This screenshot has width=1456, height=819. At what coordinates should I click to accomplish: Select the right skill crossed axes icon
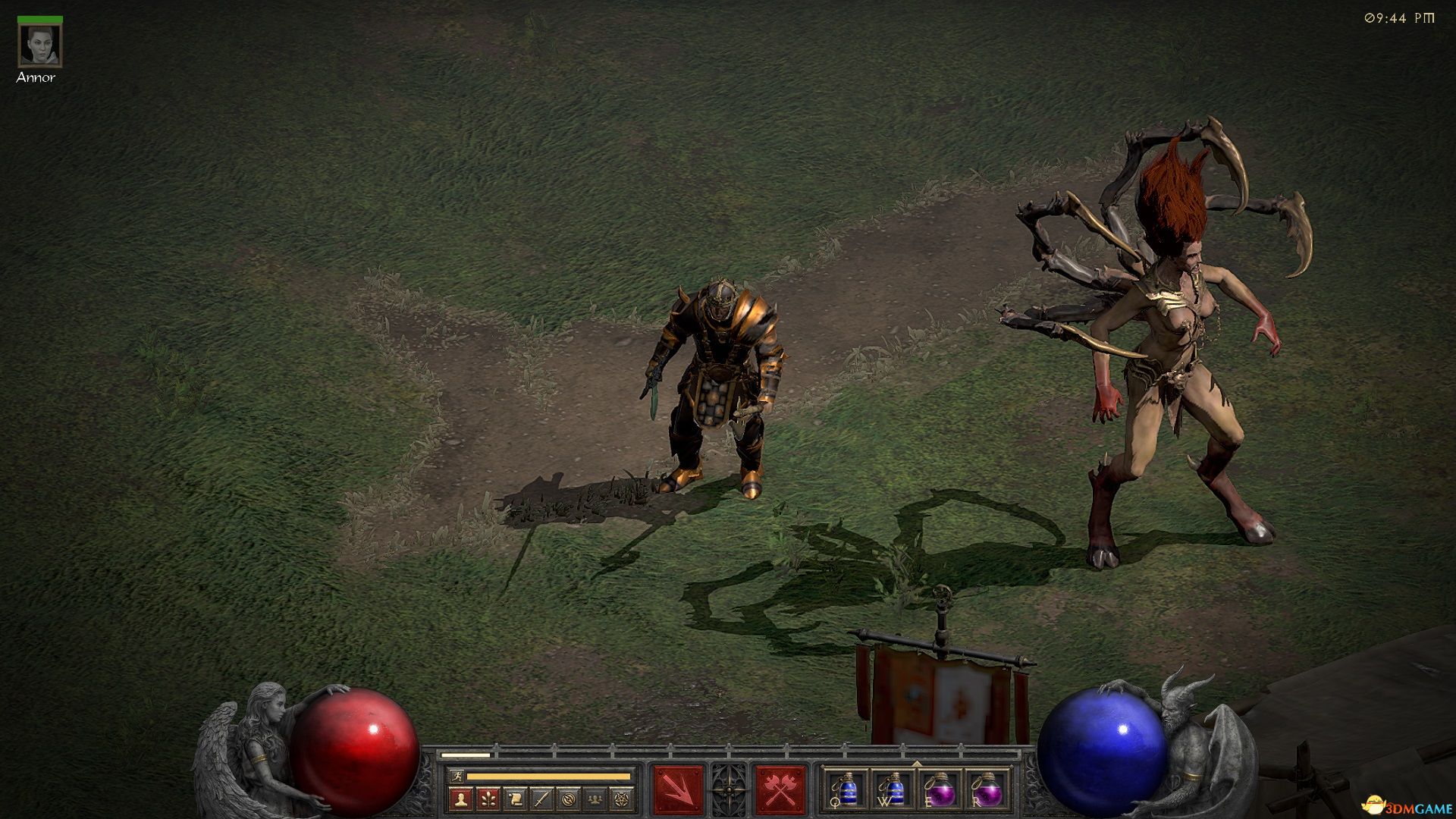(779, 790)
